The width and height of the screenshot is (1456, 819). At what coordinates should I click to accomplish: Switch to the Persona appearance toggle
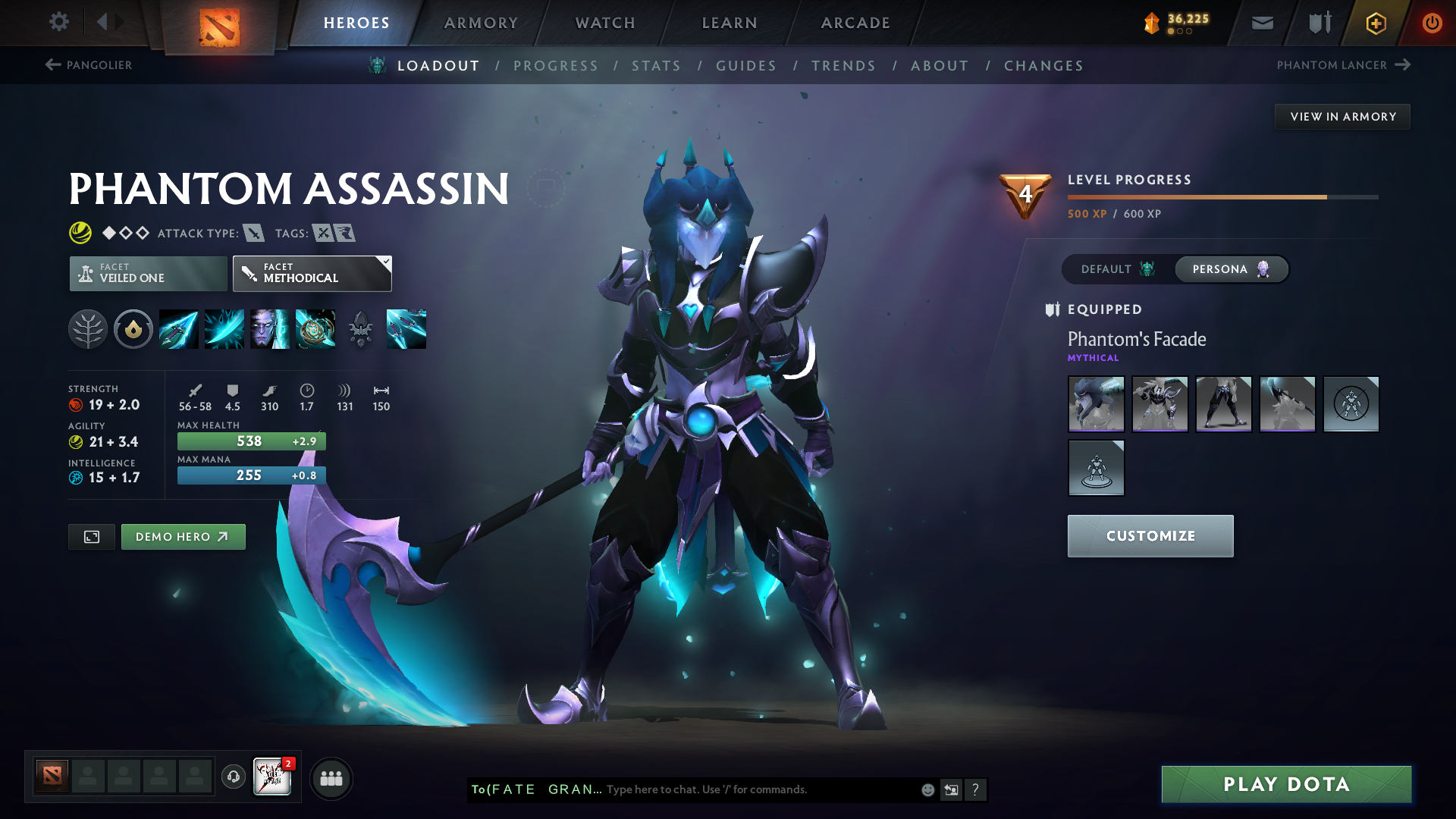(x=1230, y=269)
